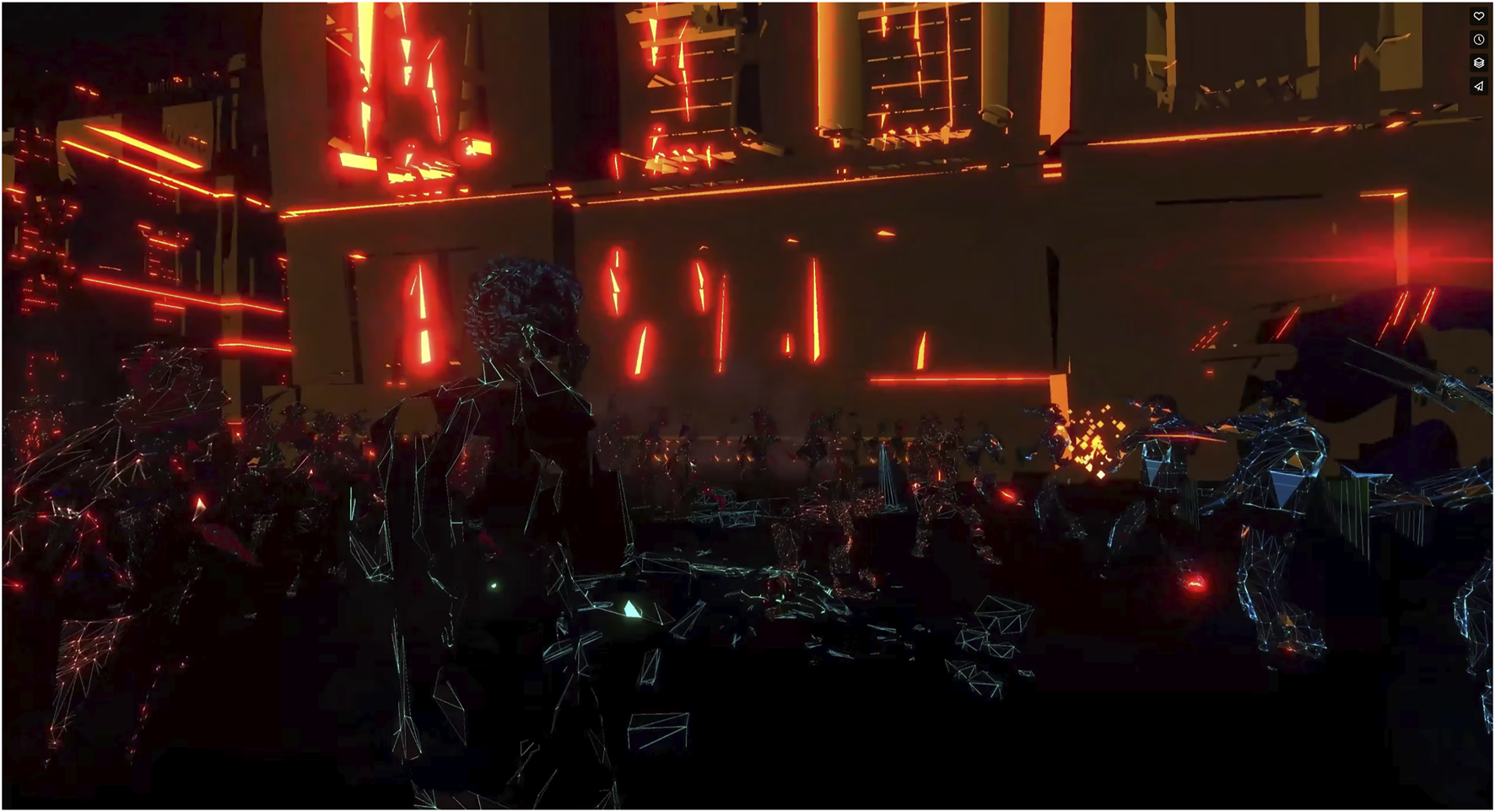
Task: Click the paper plane share icon
Action: [x=1478, y=86]
